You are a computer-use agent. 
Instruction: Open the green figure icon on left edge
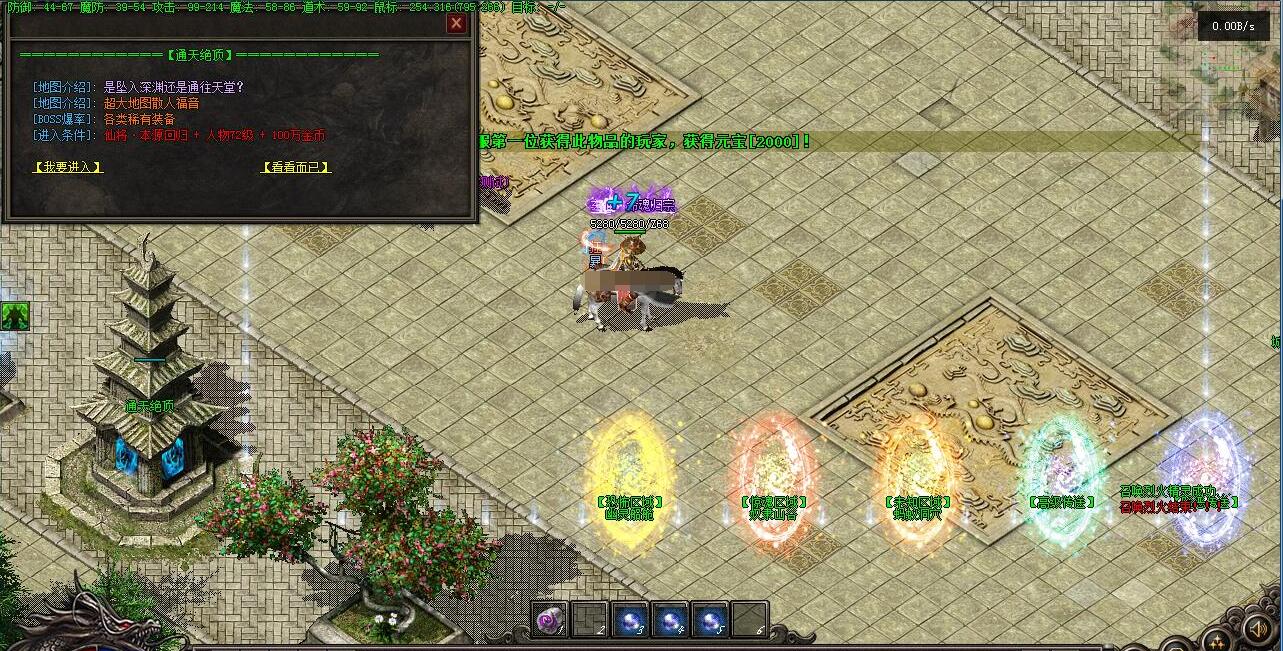click(x=15, y=316)
